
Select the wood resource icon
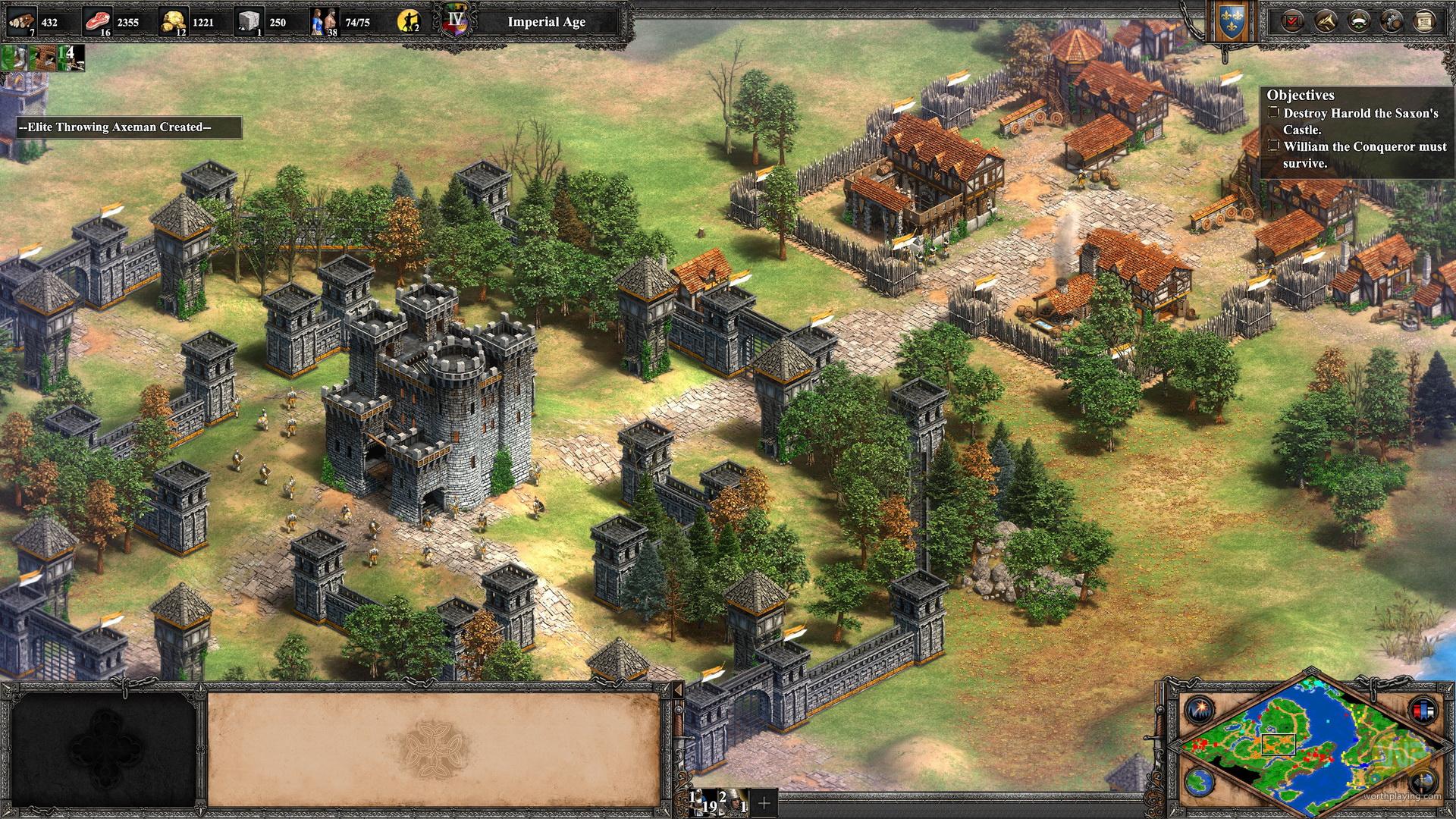pos(20,22)
